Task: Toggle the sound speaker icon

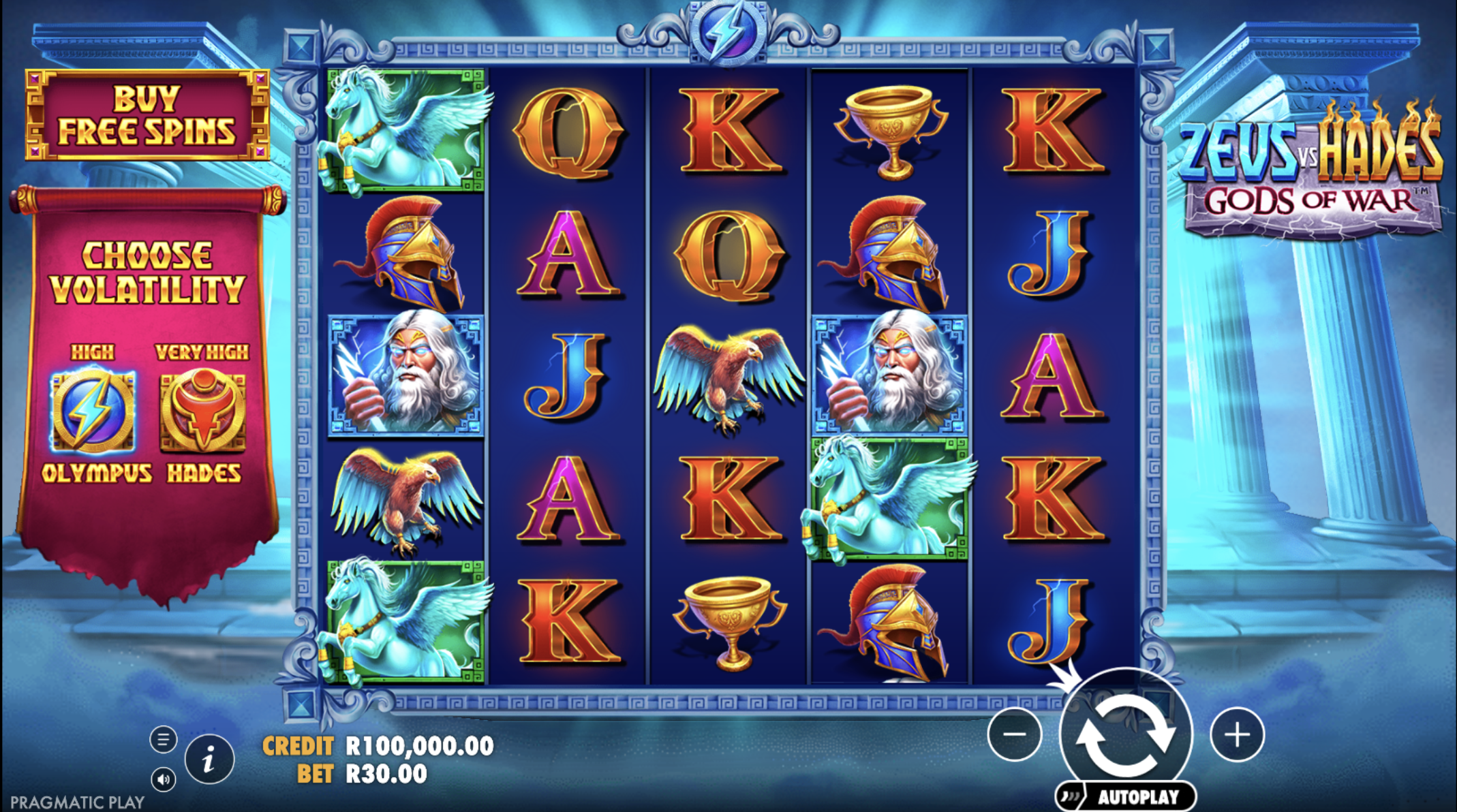Action: click(163, 779)
